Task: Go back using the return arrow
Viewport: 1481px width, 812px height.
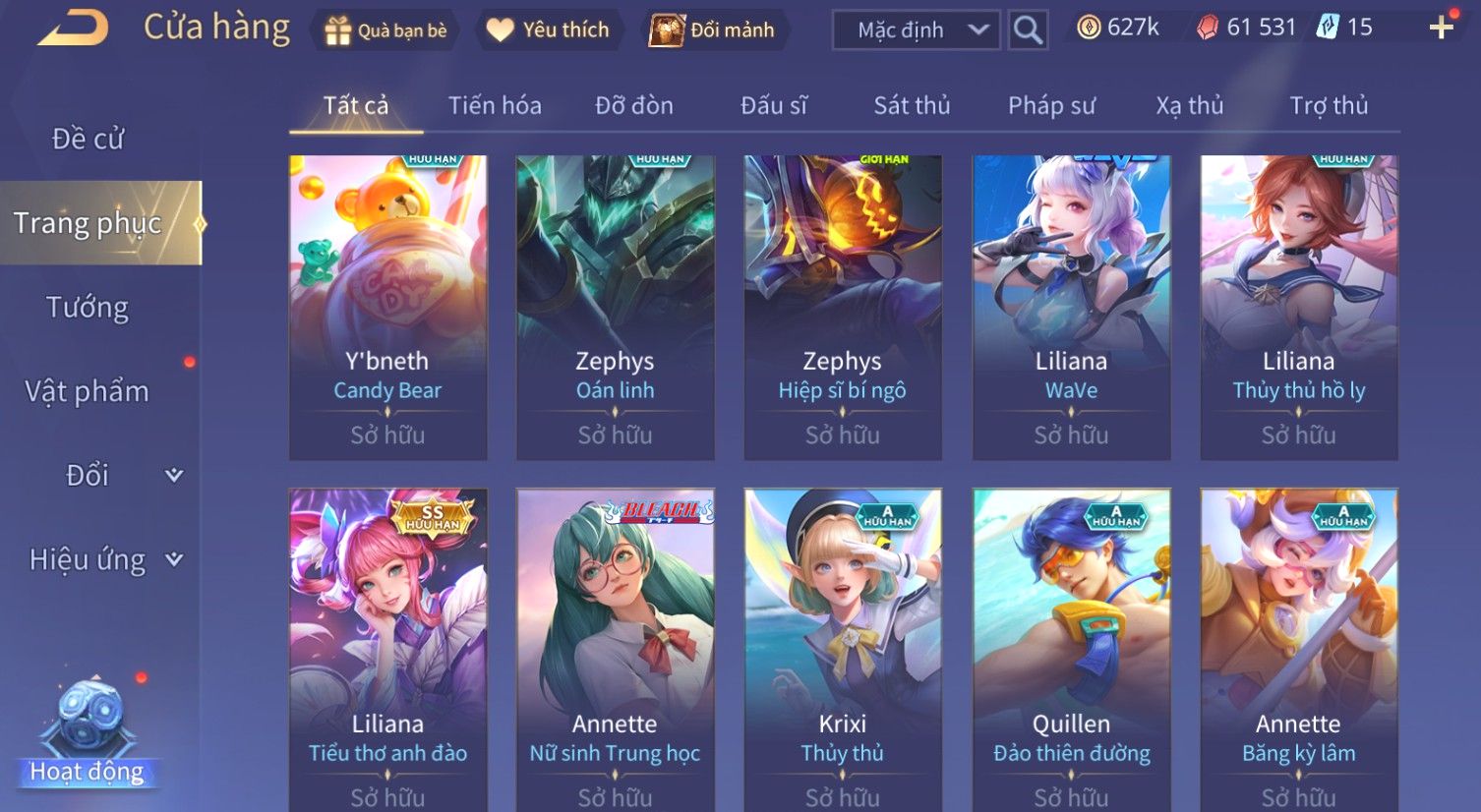Action: [74, 29]
